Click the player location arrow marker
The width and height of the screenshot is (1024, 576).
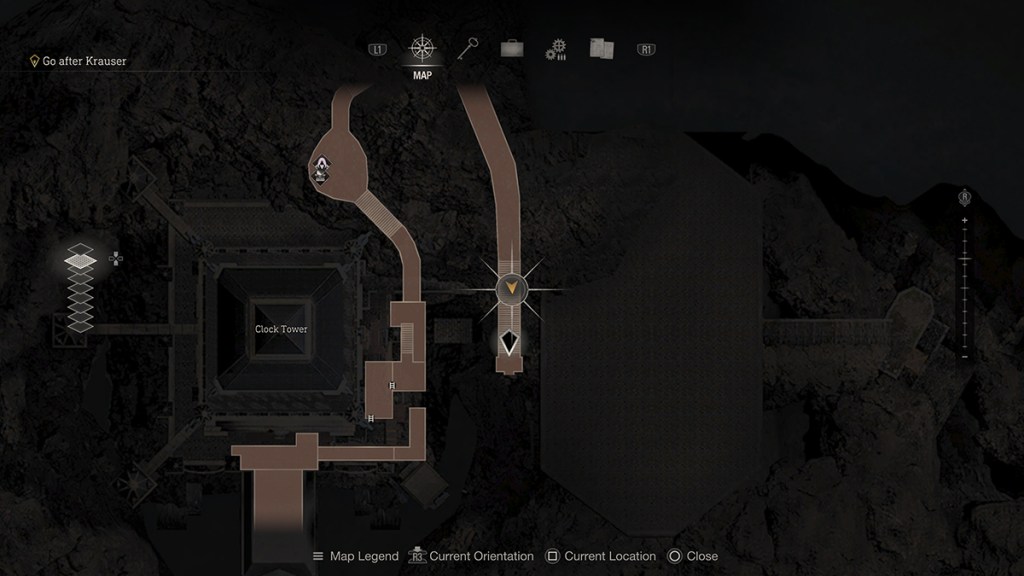tap(510, 343)
